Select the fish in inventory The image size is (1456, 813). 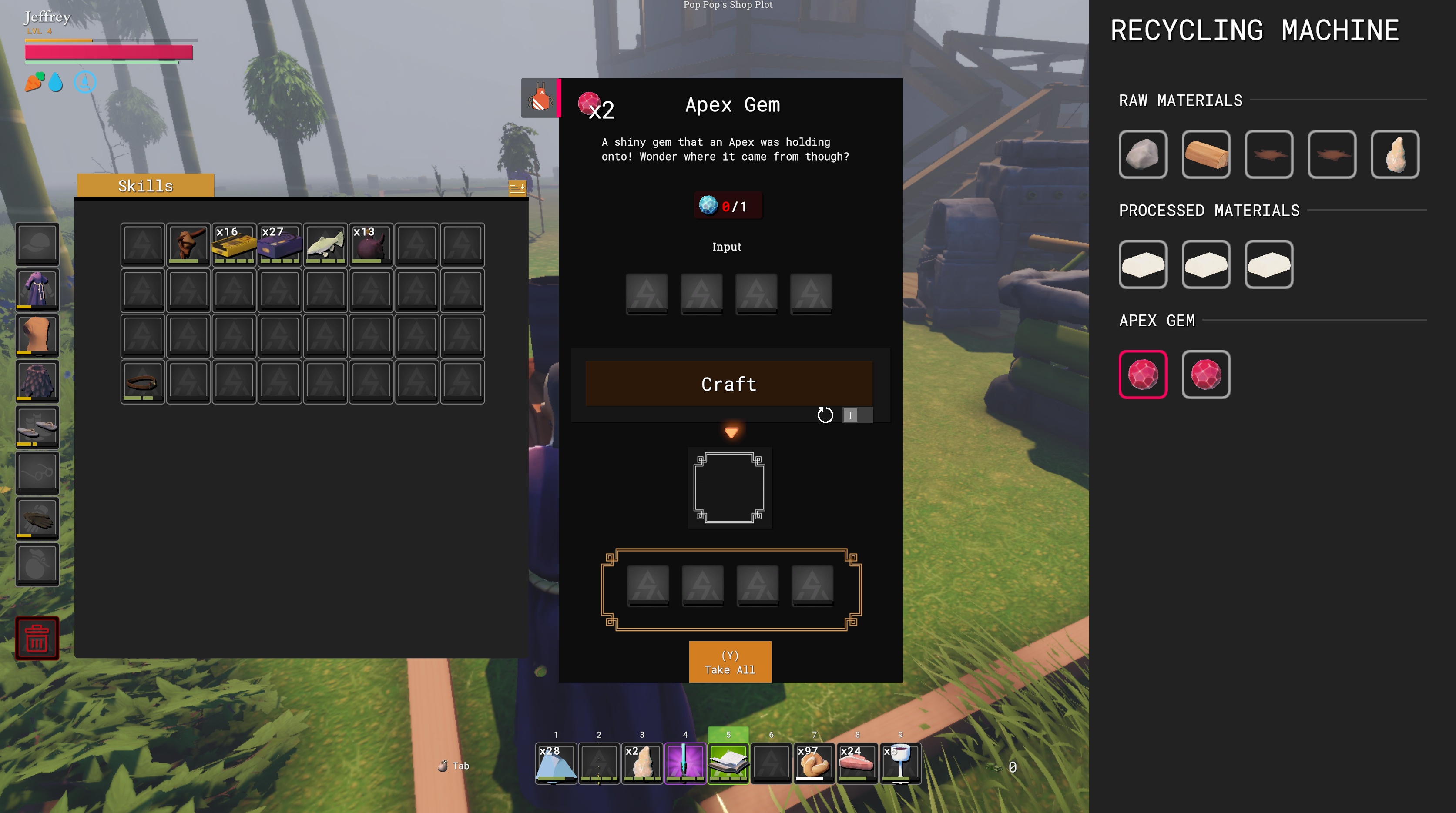[x=325, y=244]
